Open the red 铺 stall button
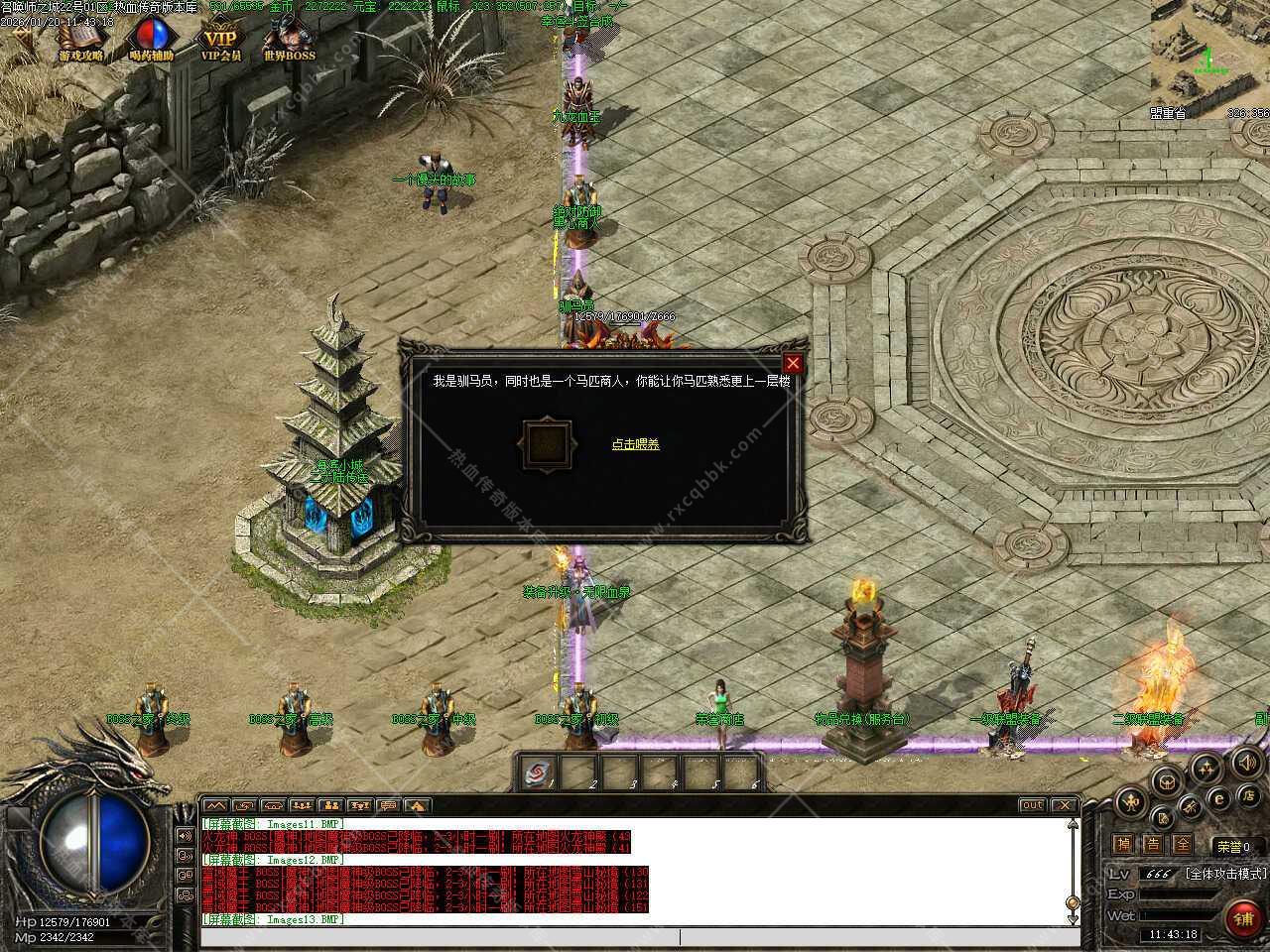Image resolution: width=1270 pixels, height=952 pixels. tap(1244, 919)
